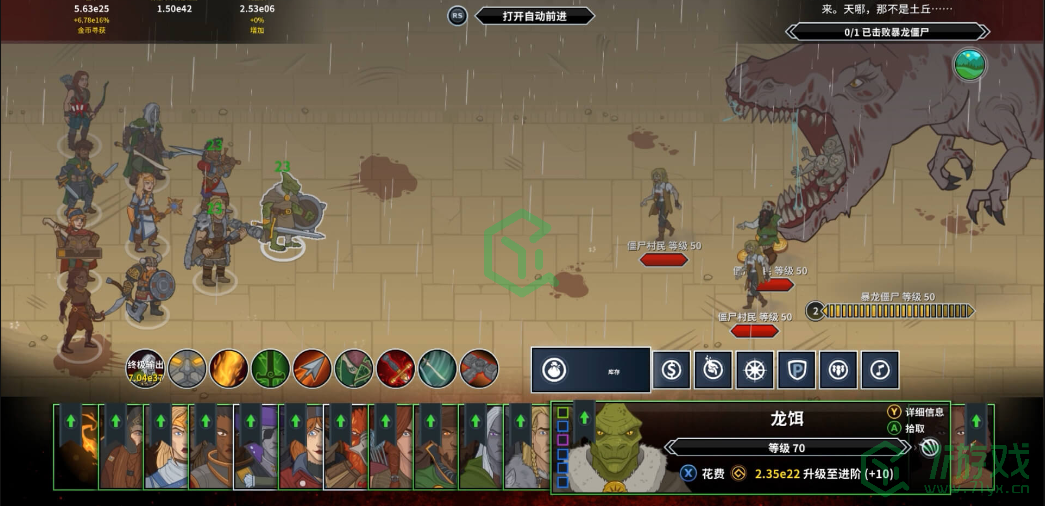Image resolution: width=1045 pixels, height=506 pixels.
Task: Open the 库存 inventory panel
Action: [x=590, y=370]
